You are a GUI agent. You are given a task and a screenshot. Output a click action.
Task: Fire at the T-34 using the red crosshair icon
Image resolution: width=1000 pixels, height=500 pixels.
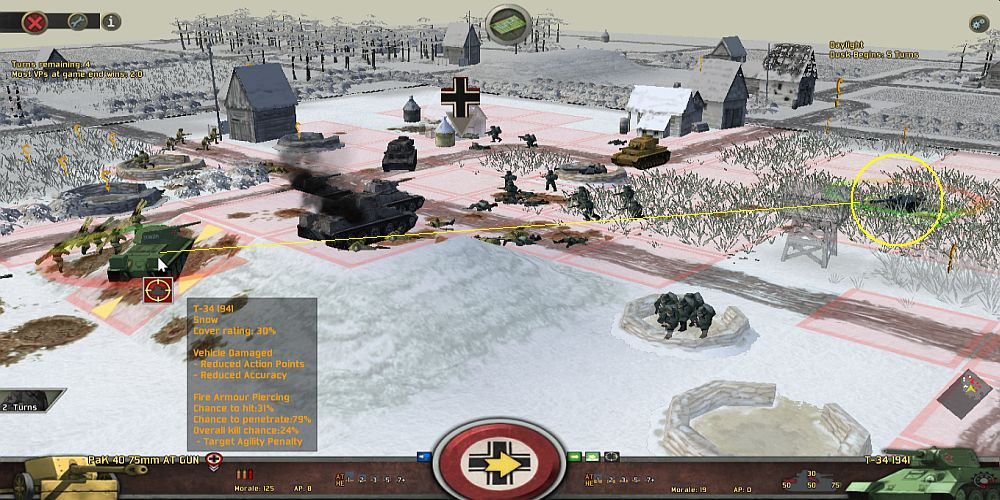pos(158,290)
